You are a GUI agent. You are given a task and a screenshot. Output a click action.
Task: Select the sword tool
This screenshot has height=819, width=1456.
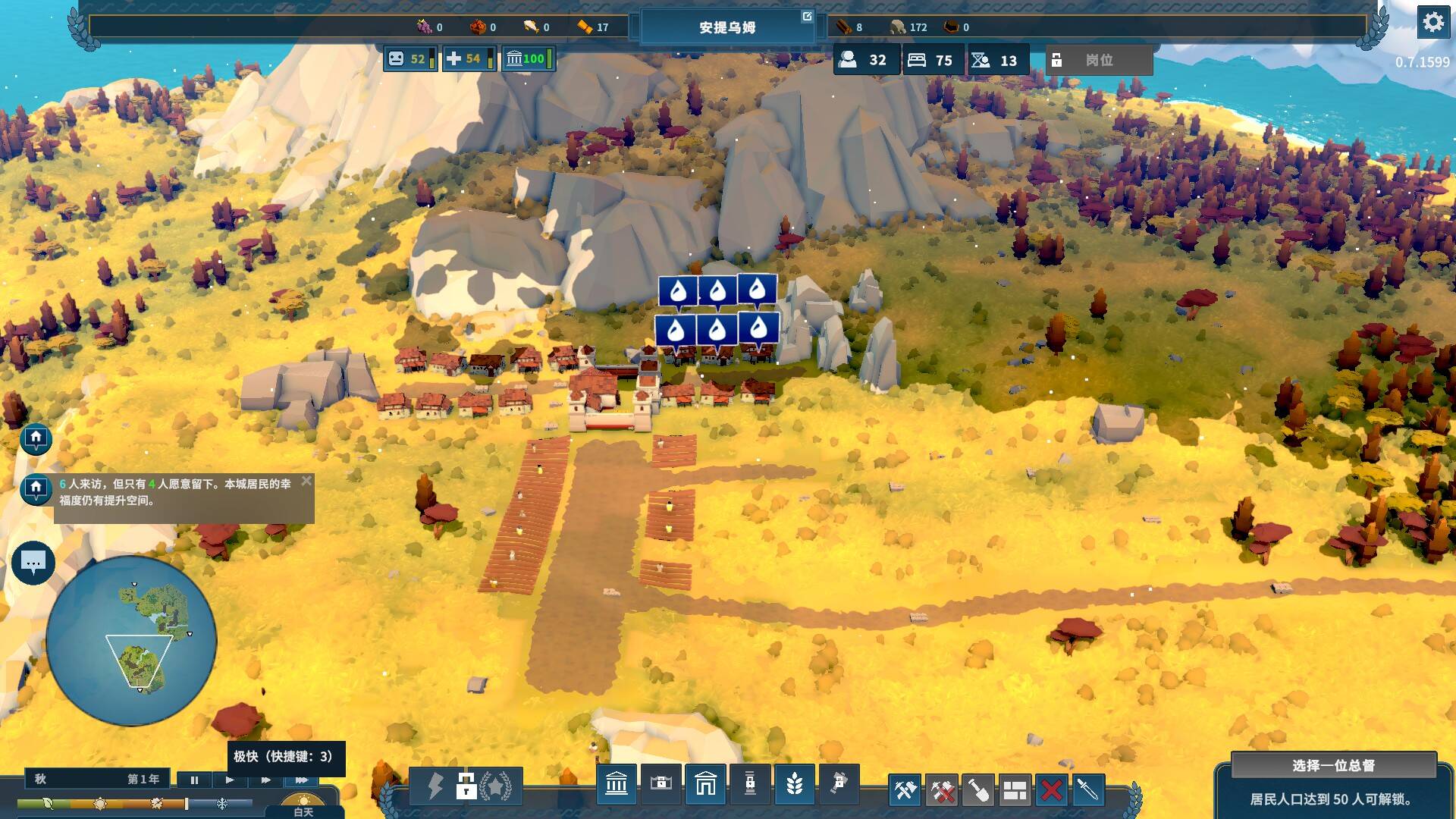pos(1087,791)
